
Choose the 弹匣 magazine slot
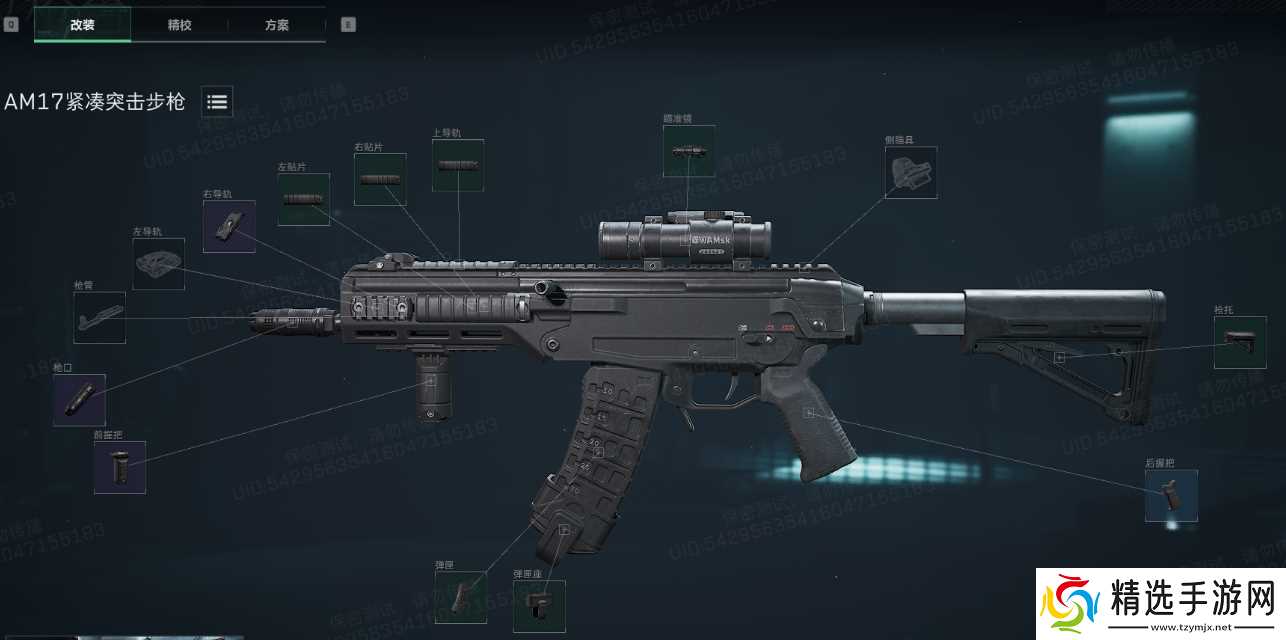(x=460, y=597)
